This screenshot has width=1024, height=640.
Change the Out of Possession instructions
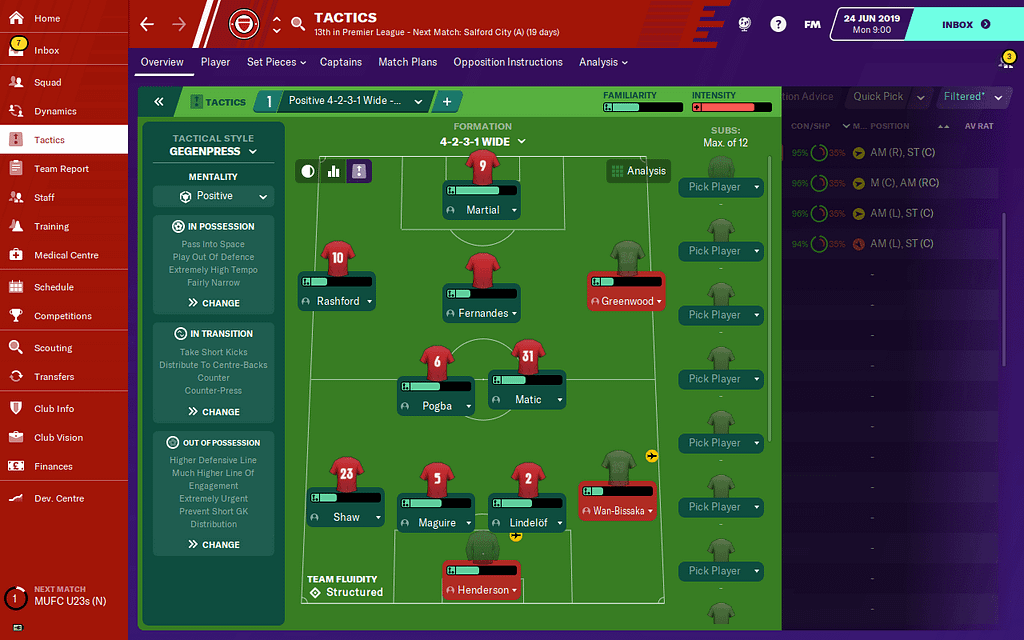coord(213,545)
